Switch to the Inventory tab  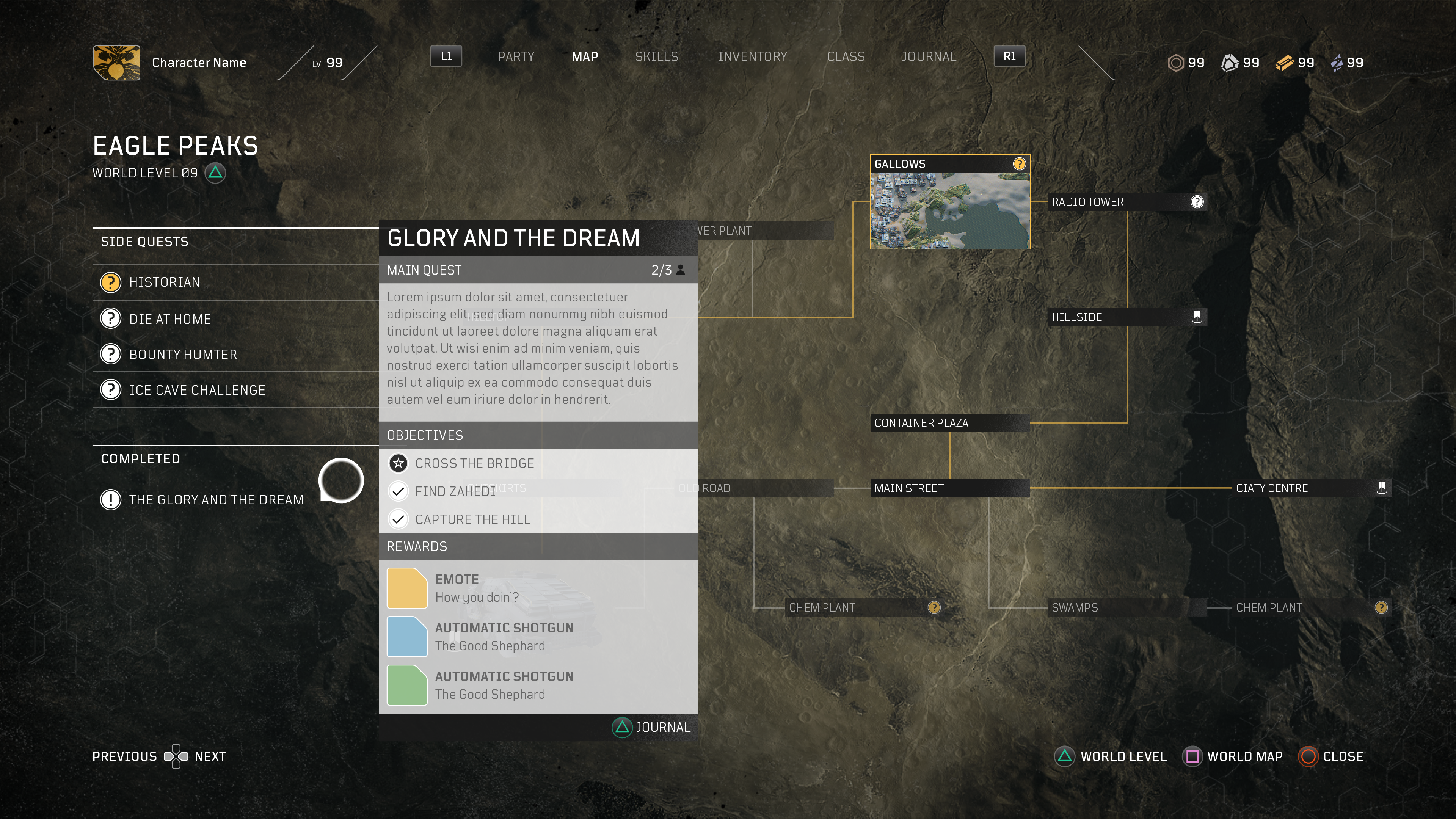(x=753, y=56)
